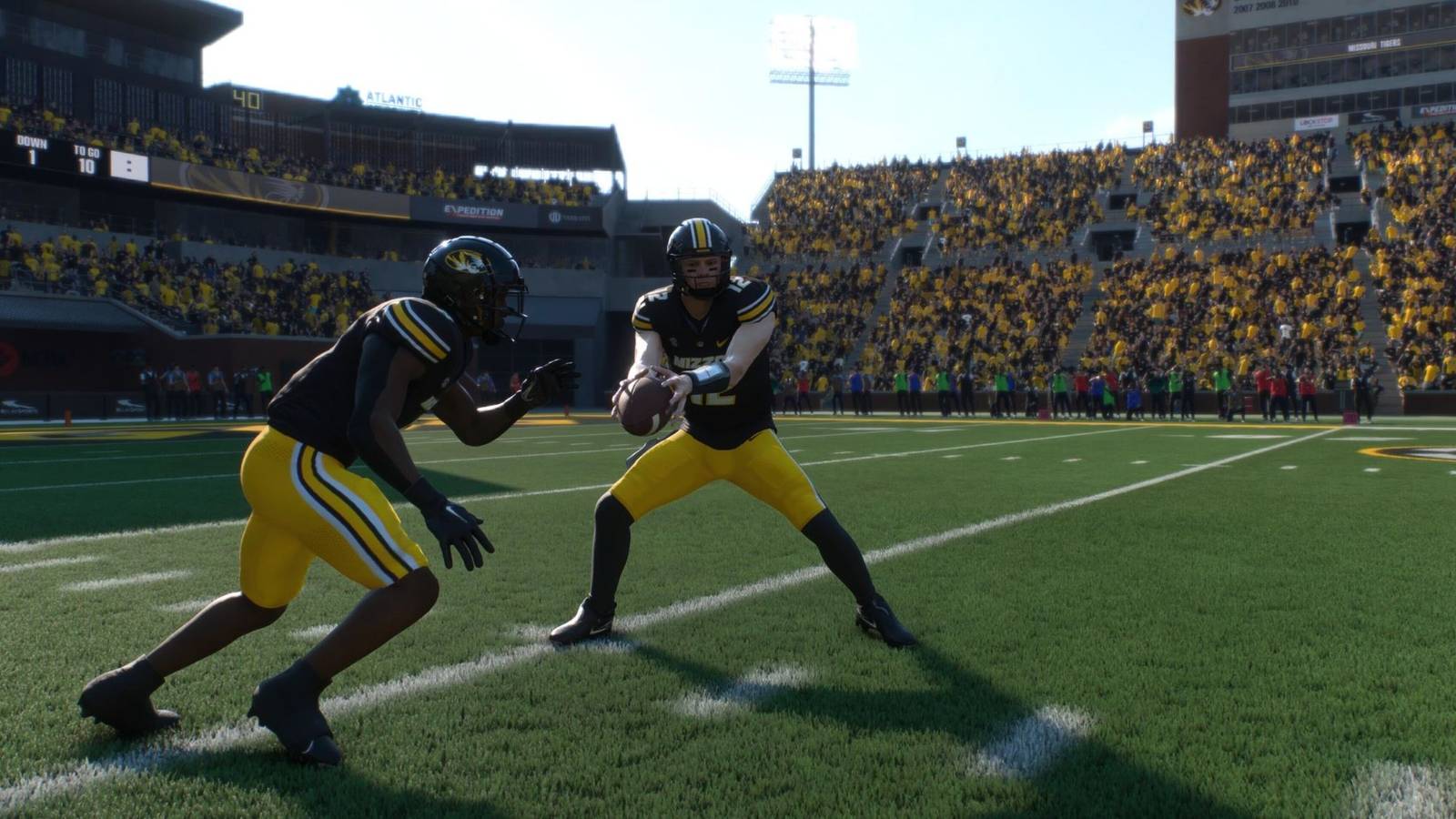Select the Expedition sponsor logo on the upper deck
Screen dimensions: 1456x819
coord(473,212)
